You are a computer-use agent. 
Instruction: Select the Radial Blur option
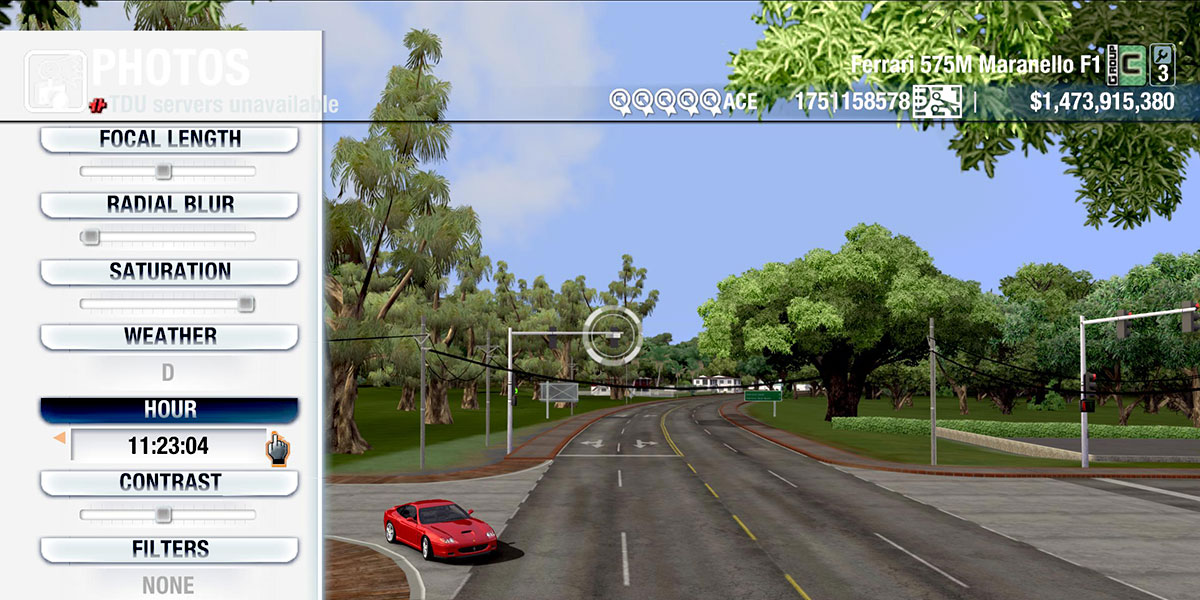click(169, 205)
